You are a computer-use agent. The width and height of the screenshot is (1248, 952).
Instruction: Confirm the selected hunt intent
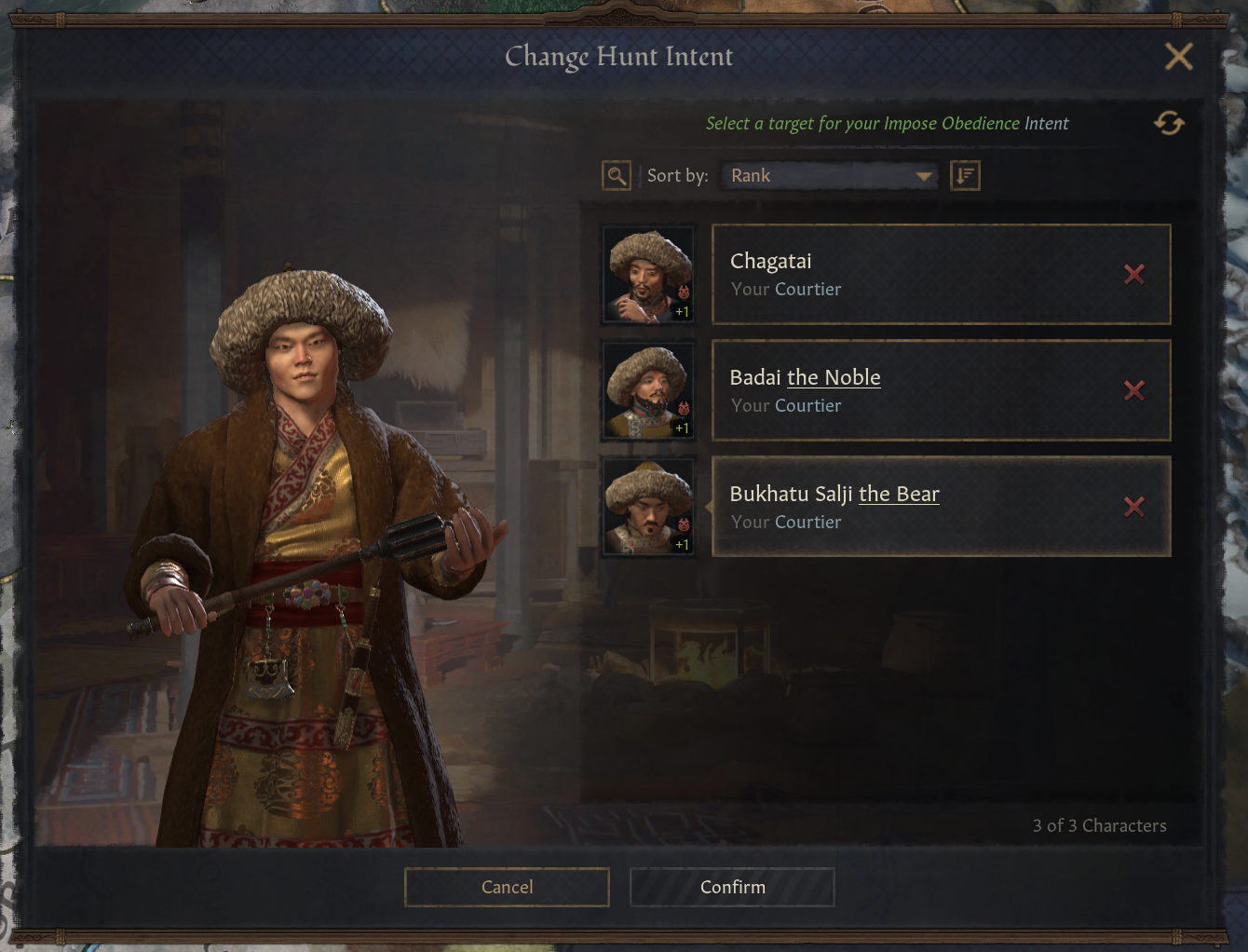(732, 887)
